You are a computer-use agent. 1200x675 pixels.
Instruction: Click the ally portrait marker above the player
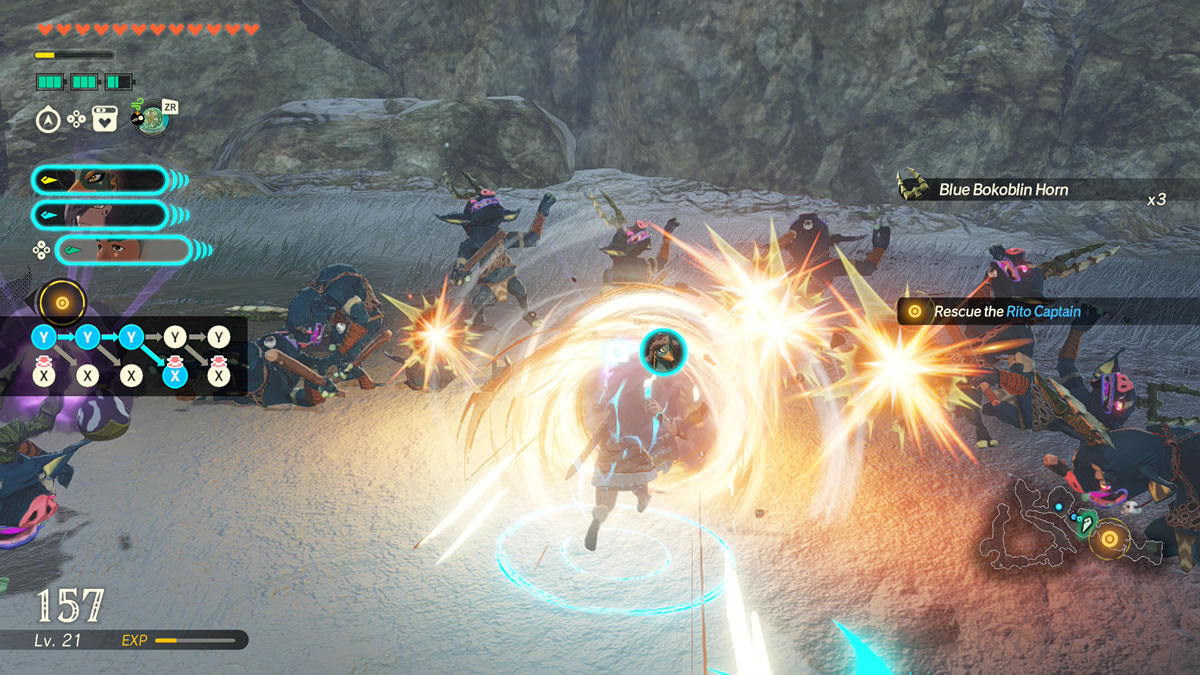pos(661,348)
